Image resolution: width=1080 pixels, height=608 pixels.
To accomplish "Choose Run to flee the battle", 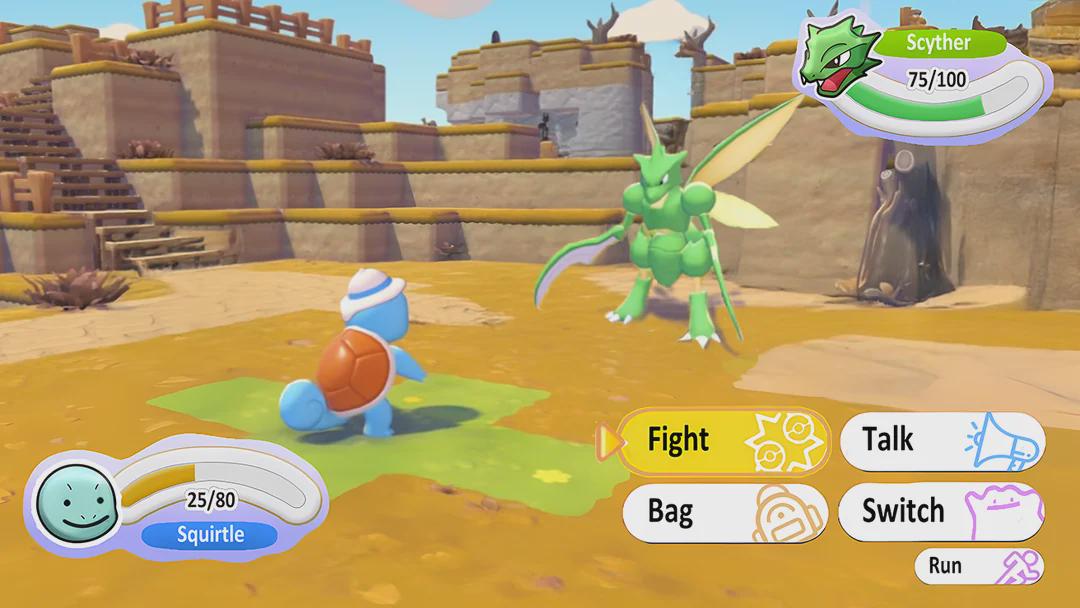I will click(978, 566).
